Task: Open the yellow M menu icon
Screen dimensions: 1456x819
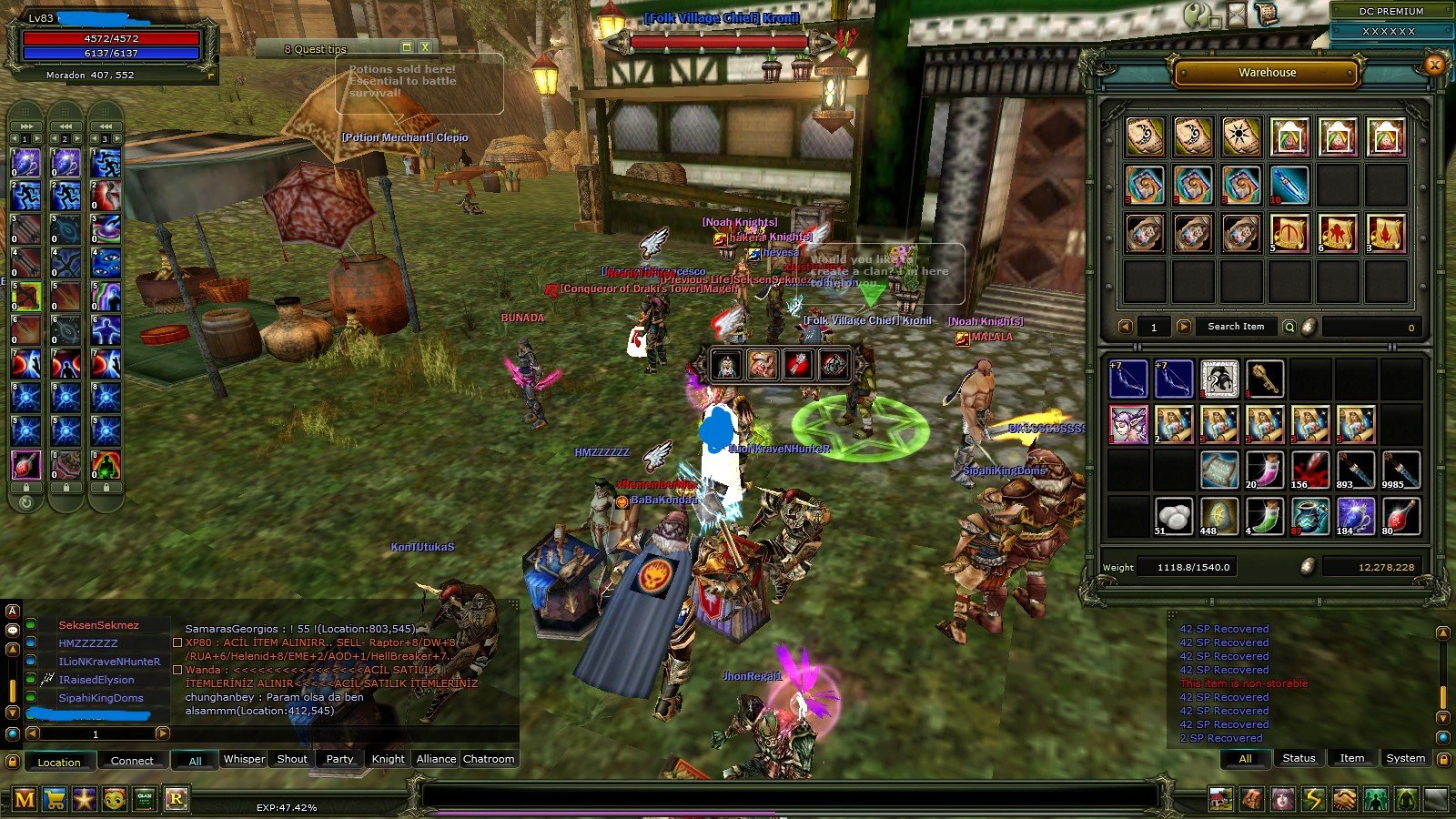Action: 25,799
